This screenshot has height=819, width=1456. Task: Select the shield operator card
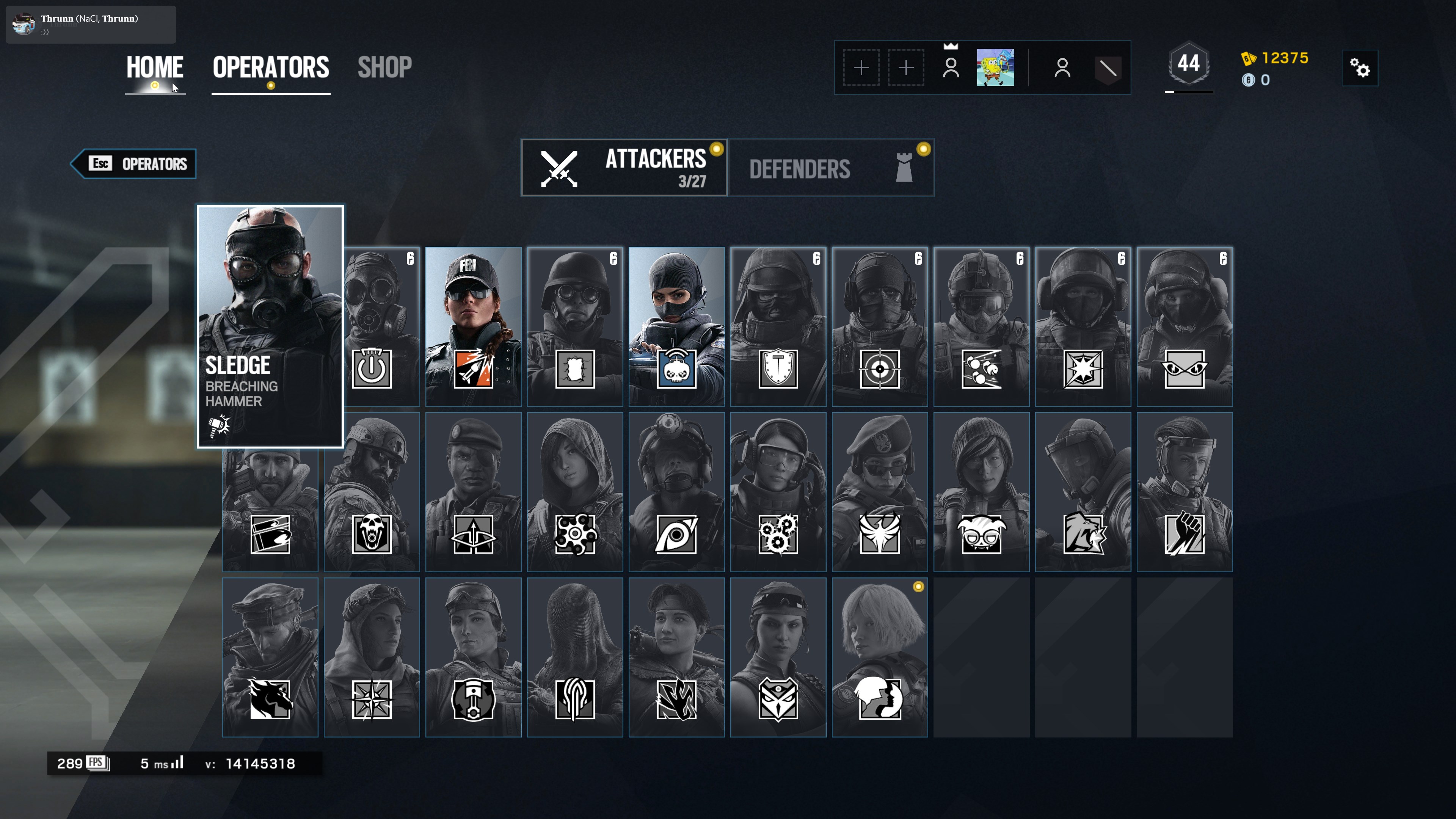pos(778,326)
